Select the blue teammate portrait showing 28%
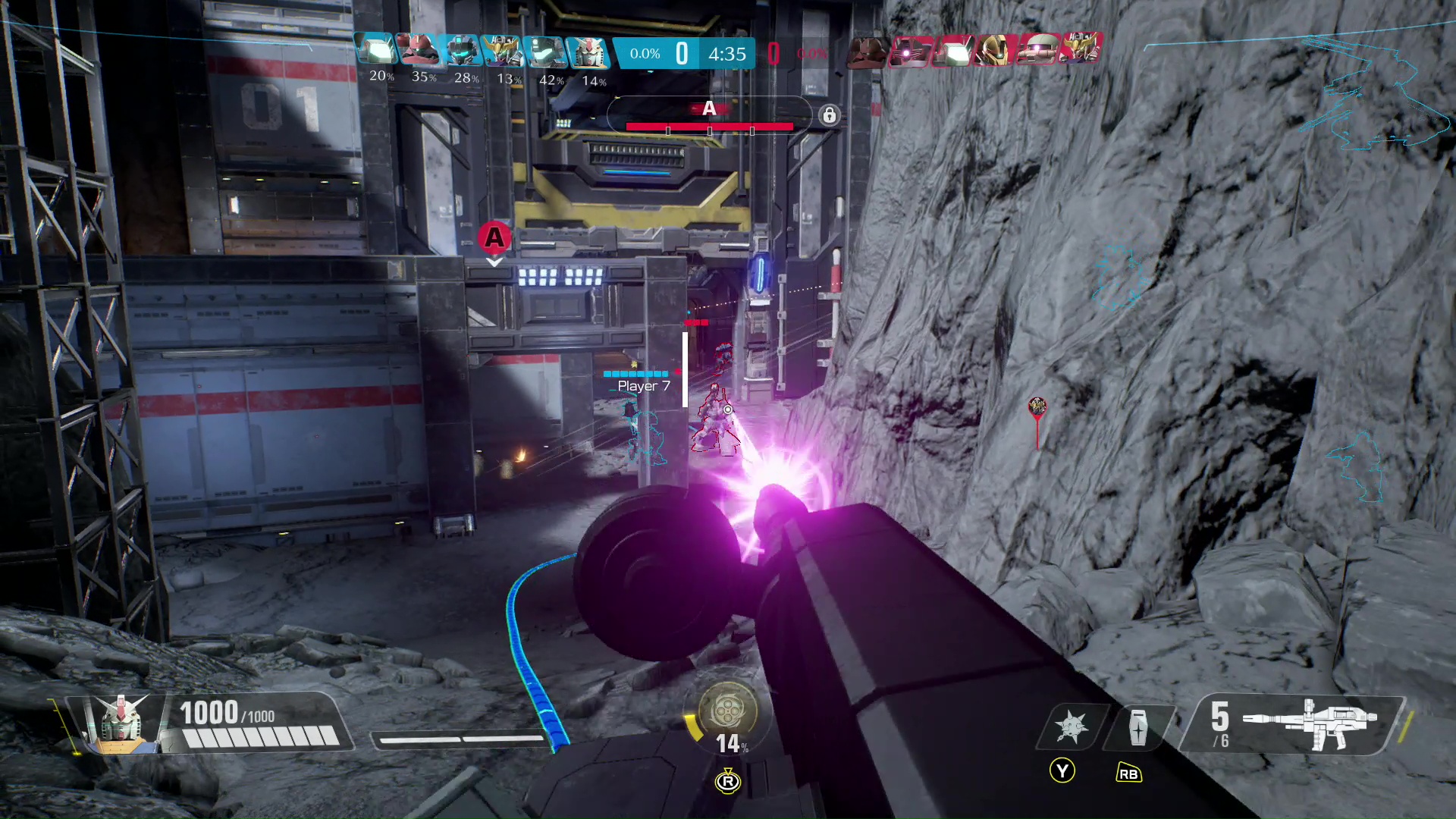1456x819 pixels. pos(462,51)
